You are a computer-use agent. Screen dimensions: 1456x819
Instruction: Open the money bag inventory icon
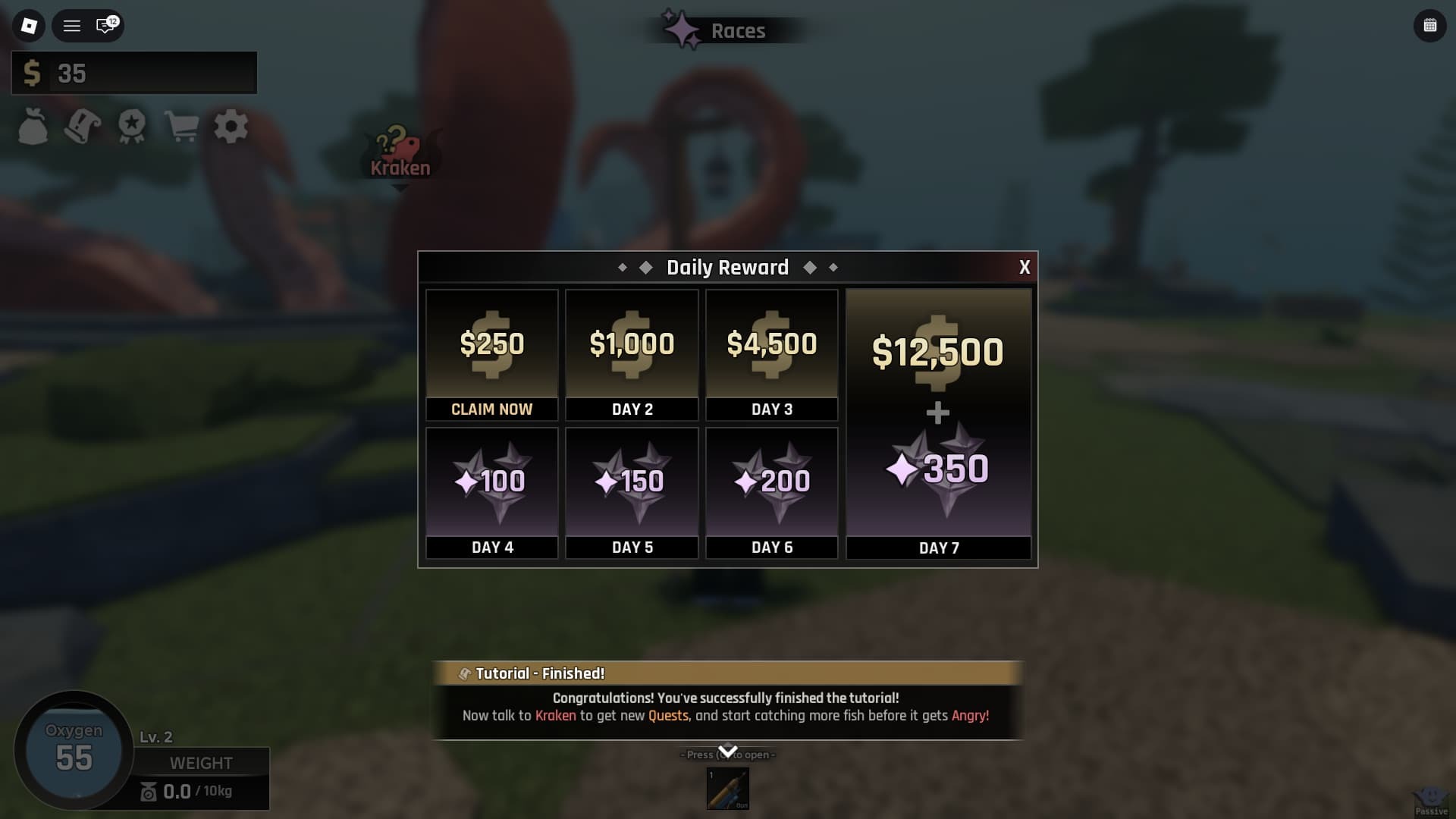point(31,127)
